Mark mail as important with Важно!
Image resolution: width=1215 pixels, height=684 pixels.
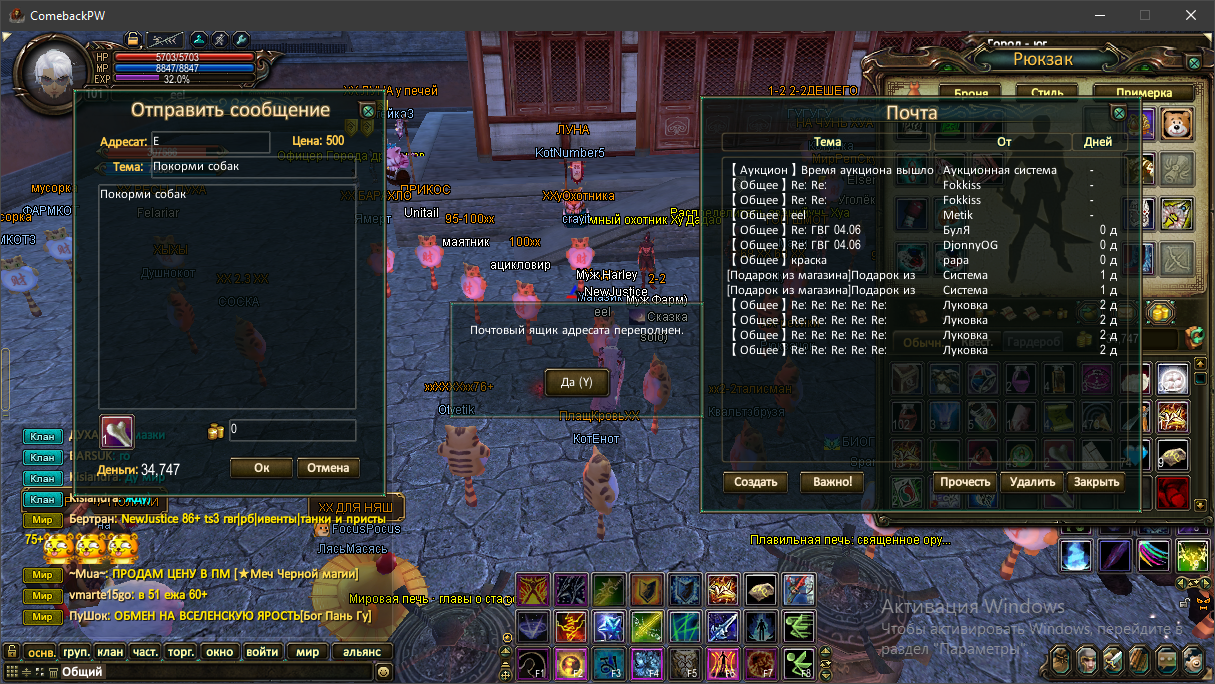point(831,482)
